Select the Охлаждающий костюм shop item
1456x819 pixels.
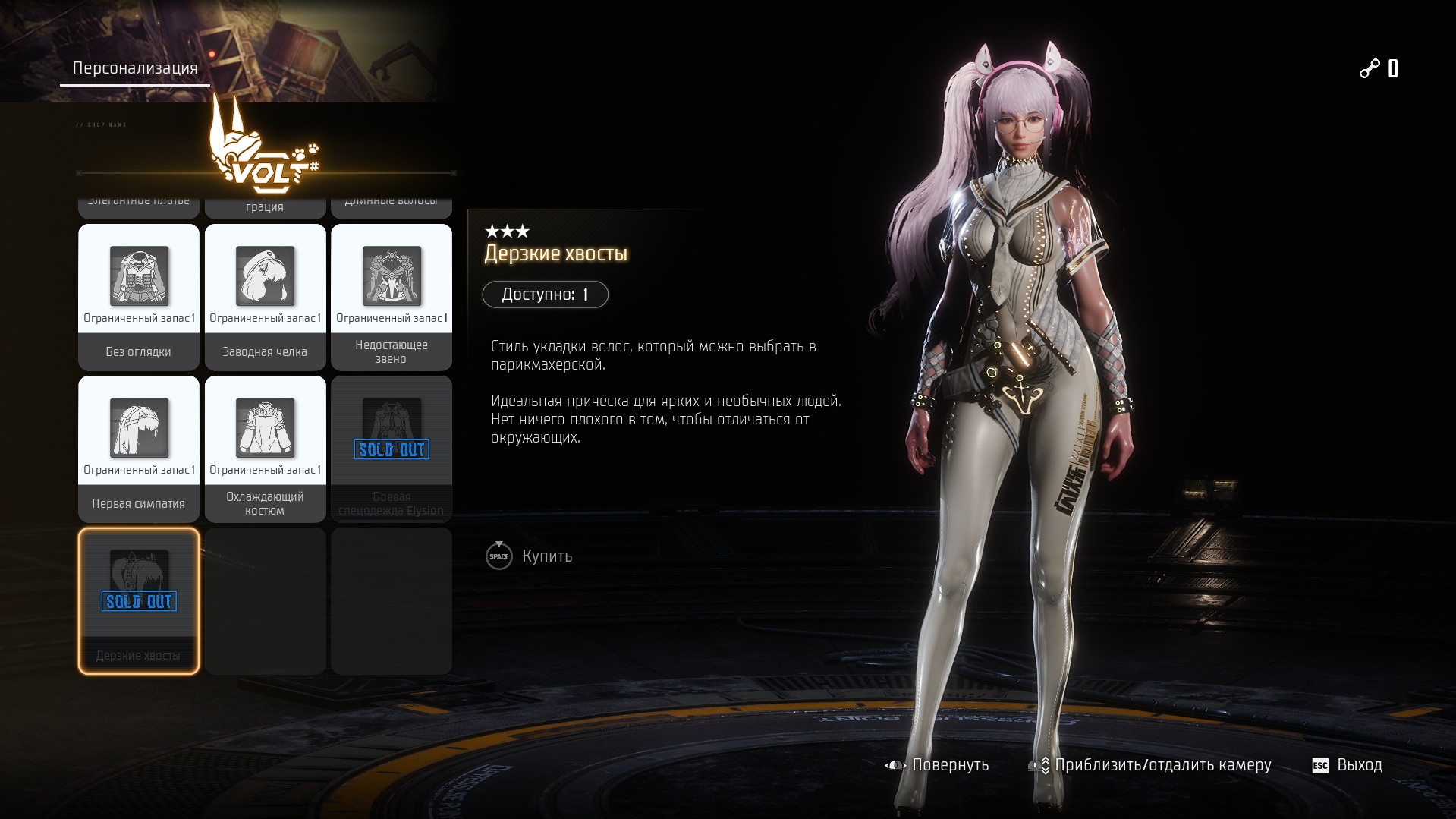[x=265, y=449]
